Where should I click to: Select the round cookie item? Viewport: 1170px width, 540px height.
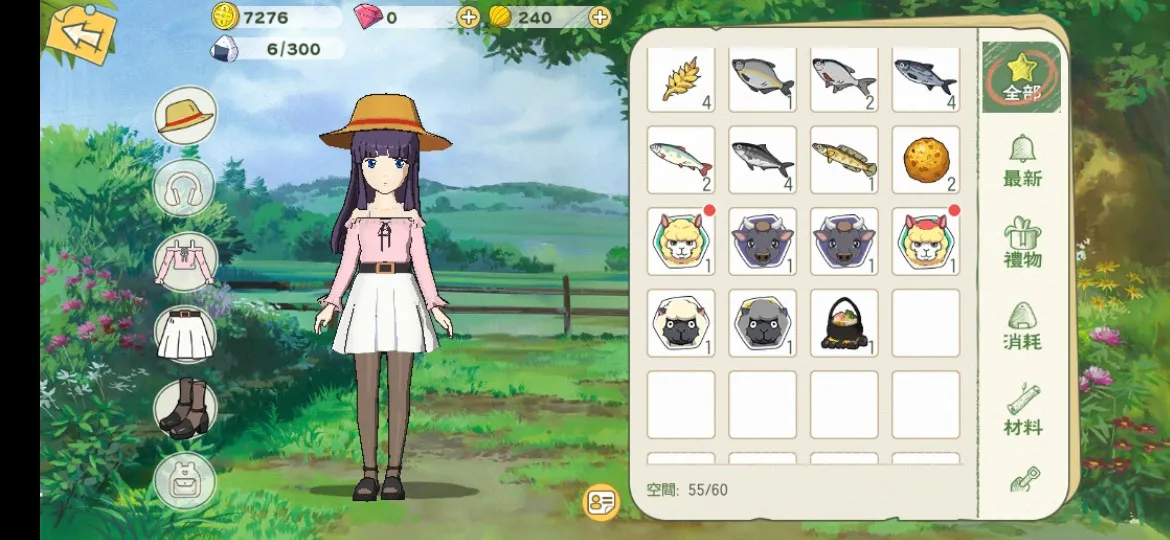[x=925, y=159]
